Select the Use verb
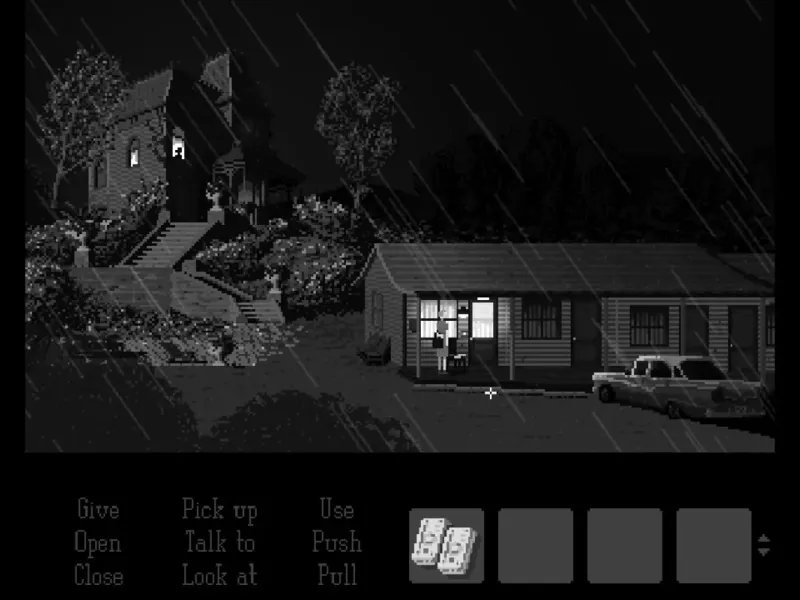 point(337,510)
